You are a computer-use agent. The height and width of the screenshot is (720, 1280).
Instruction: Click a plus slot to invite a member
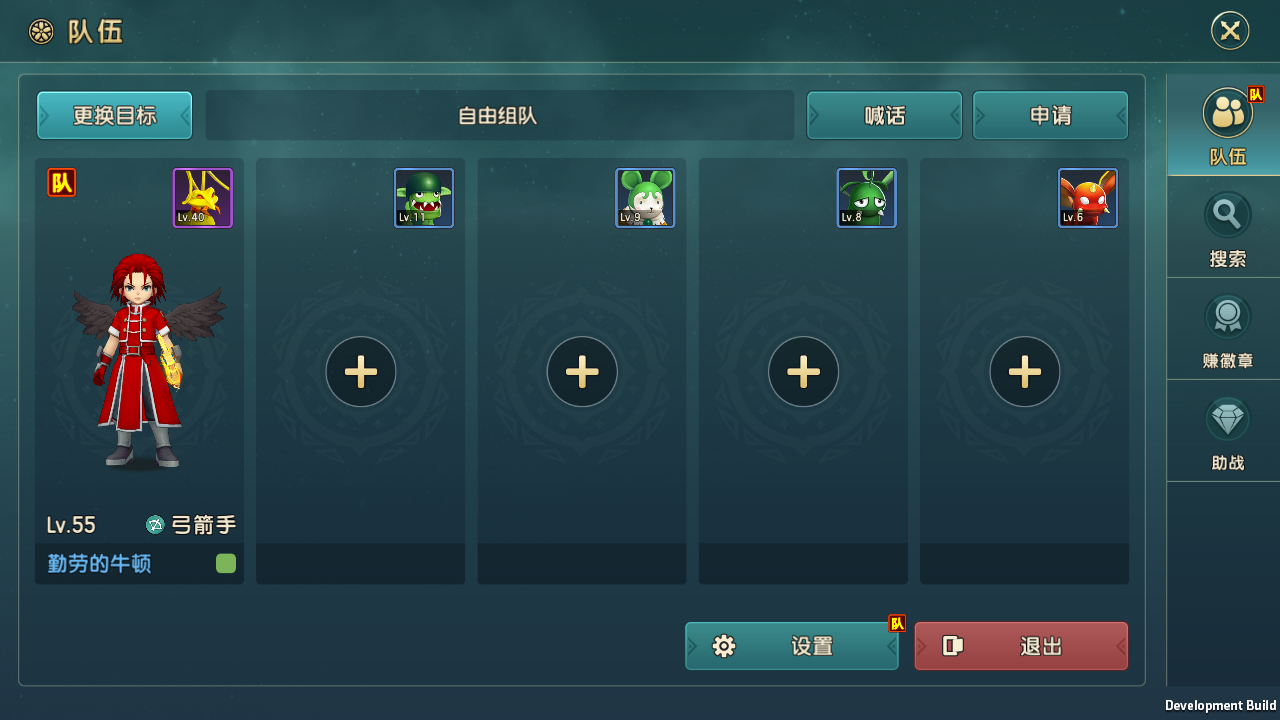click(x=360, y=371)
